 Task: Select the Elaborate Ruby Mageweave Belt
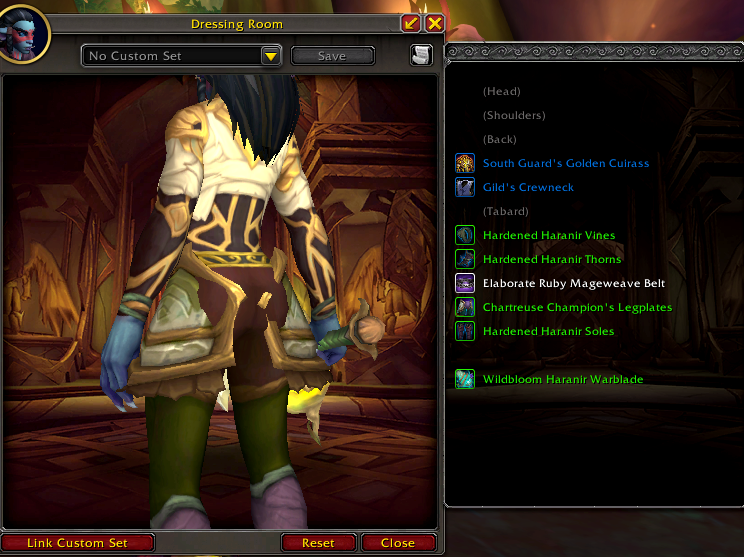point(573,283)
